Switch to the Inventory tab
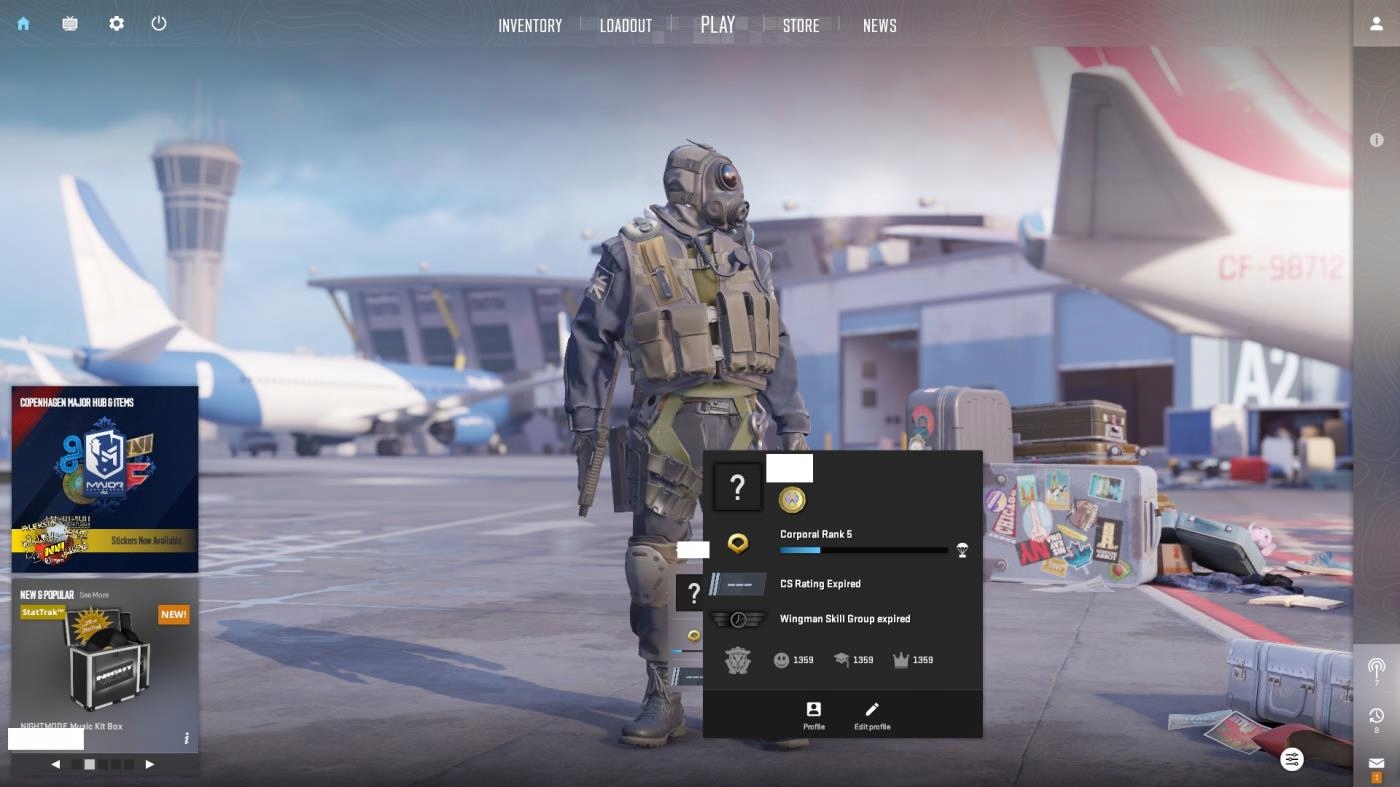The image size is (1400, 787). click(530, 26)
